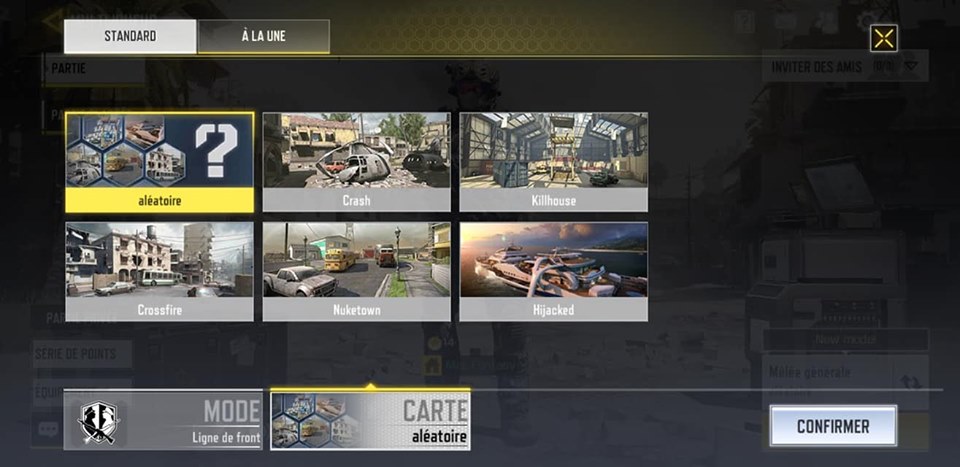Select the aléatoire random map tile

[x=159, y=161]
